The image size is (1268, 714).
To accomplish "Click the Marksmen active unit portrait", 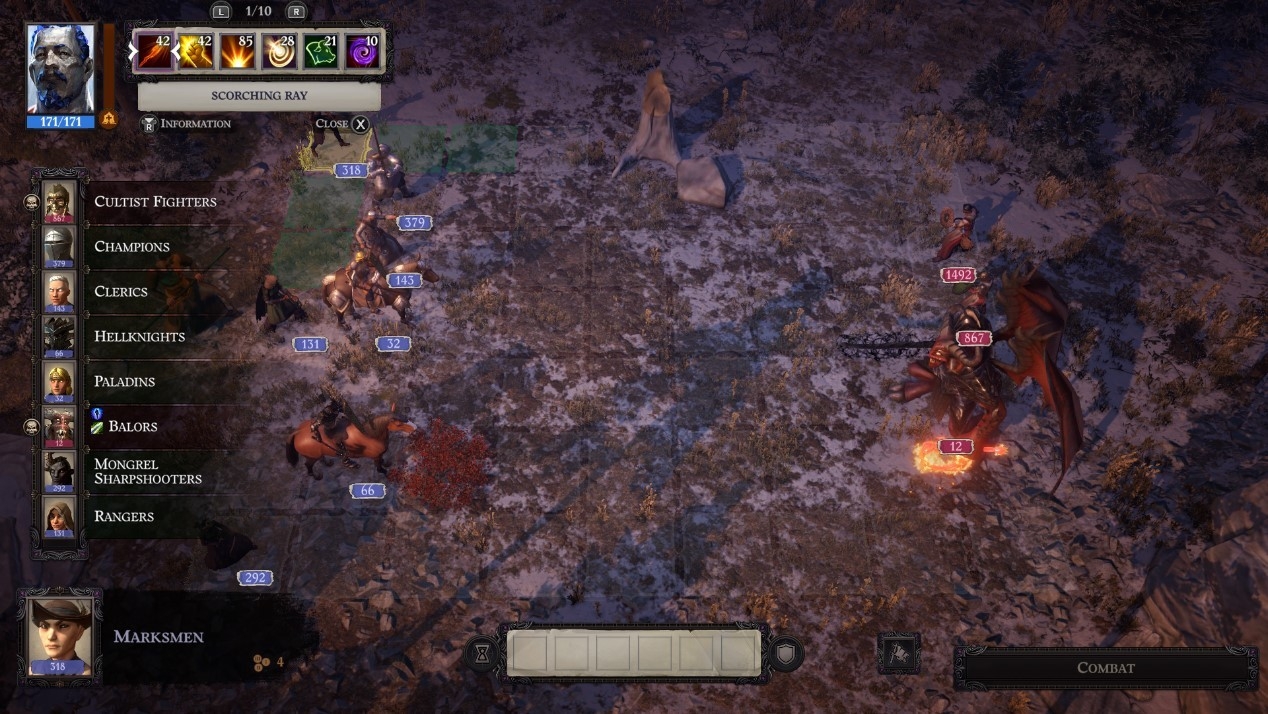I will tap(60, 637).
